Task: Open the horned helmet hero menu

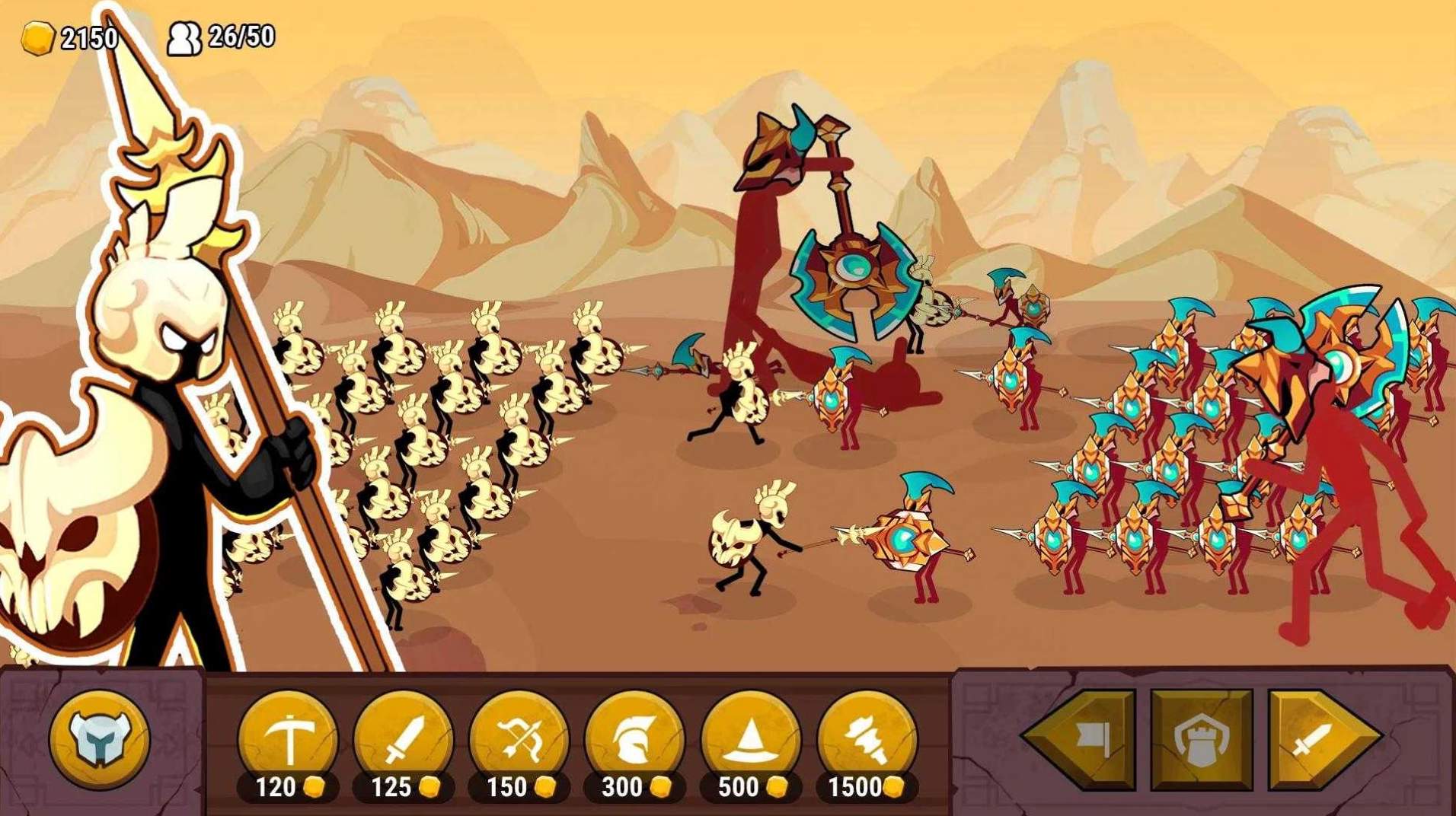Action: coord(99,738)
